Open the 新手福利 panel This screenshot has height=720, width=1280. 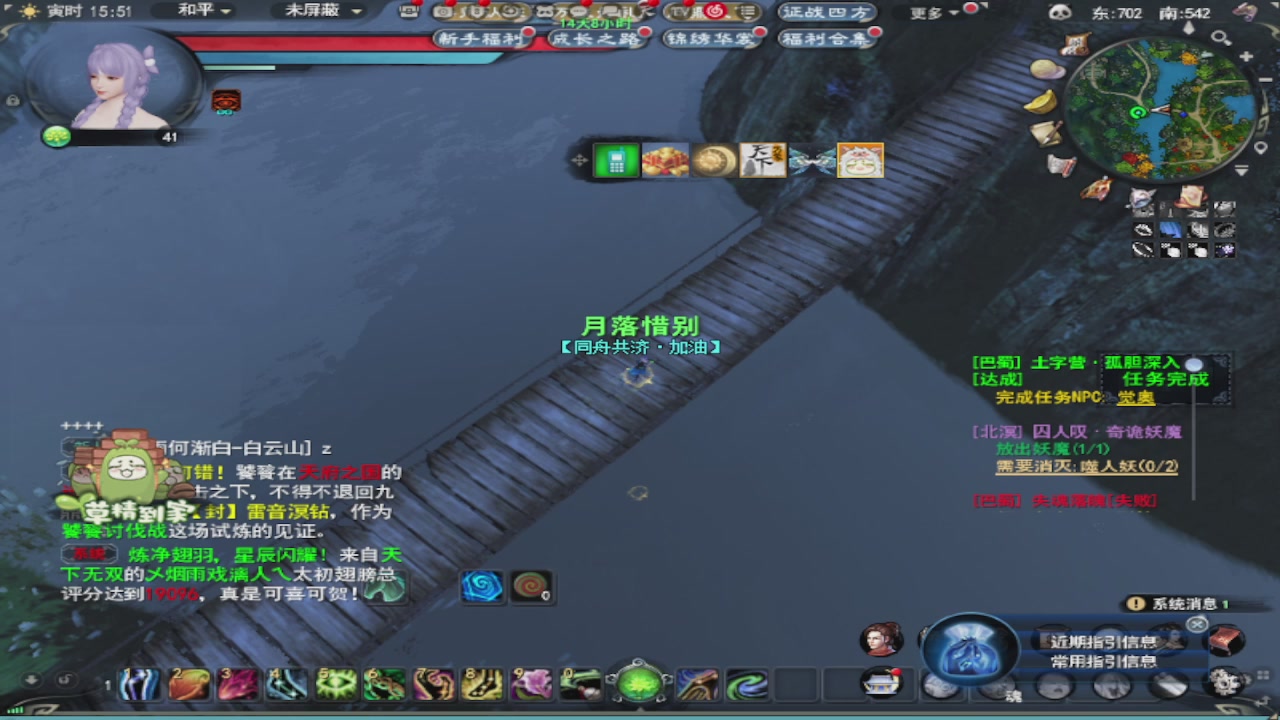click(x=480, y=37)
